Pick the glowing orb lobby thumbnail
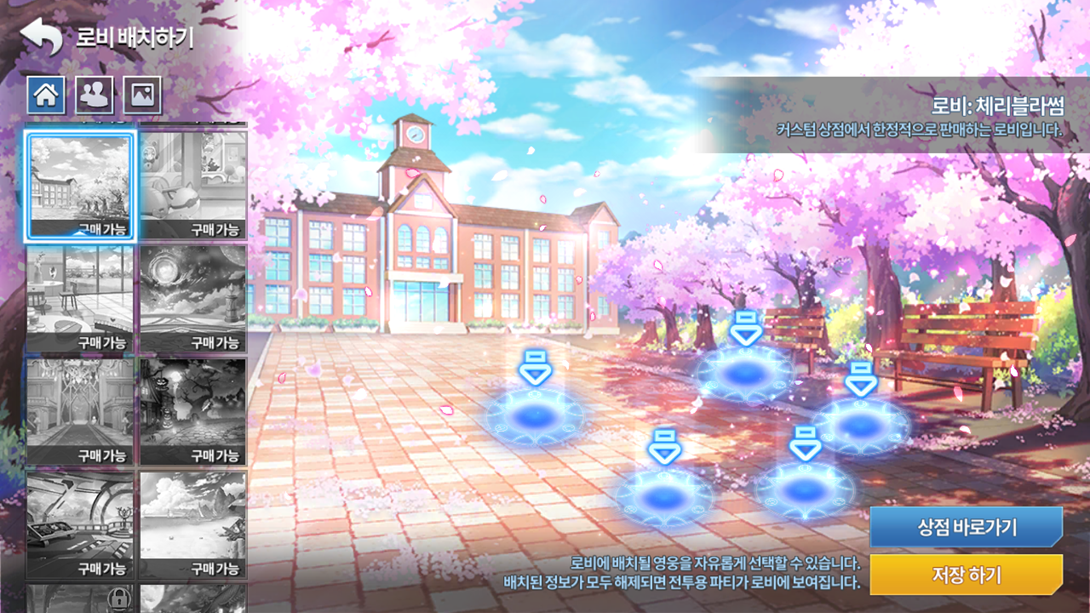The height and width of the screenshot is (613, 1090). pos(193,299)
